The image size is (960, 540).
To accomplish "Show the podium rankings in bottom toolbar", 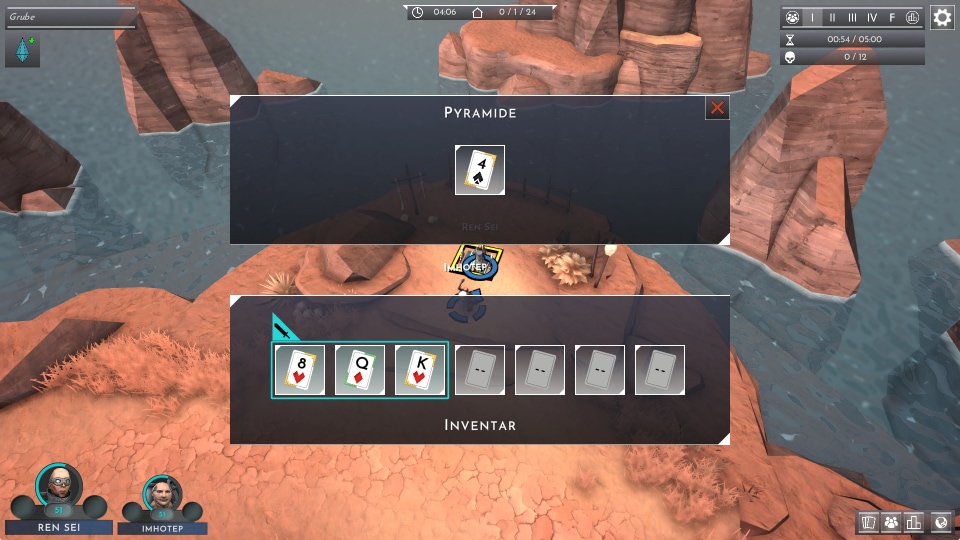I will (914, 522).
